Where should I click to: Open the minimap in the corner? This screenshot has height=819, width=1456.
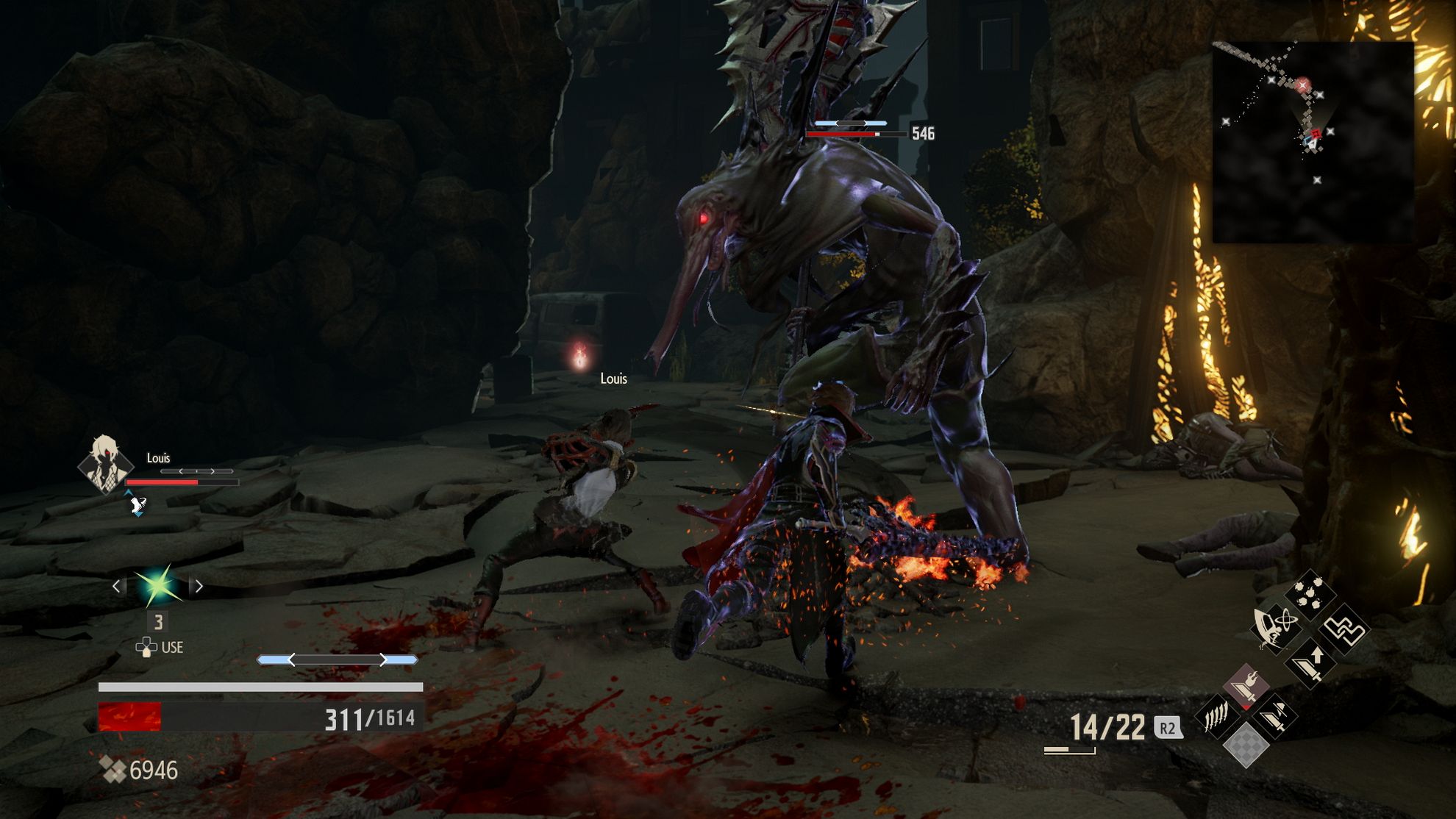tap(1313, 142)
